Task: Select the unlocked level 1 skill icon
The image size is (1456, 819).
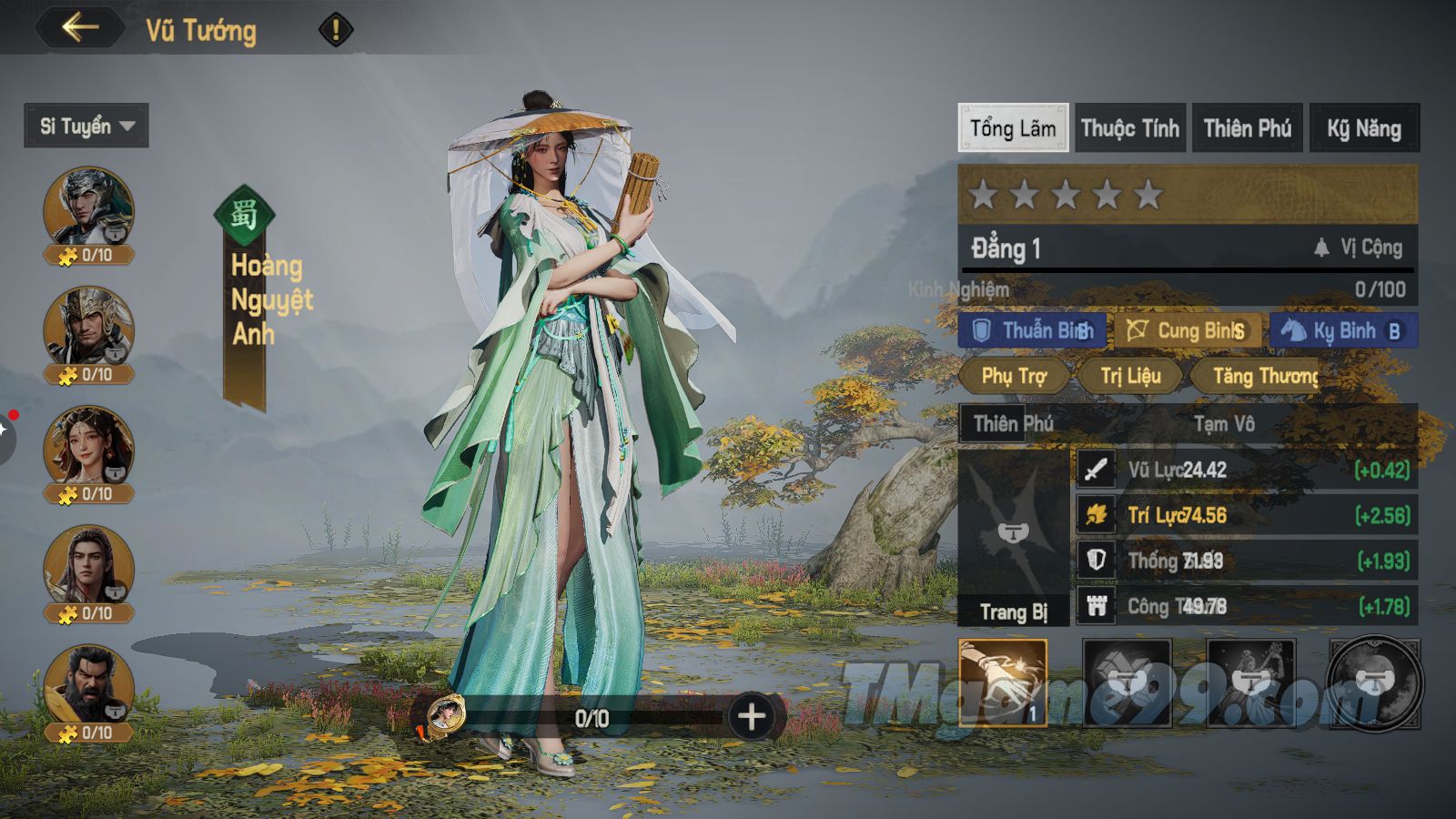Action: coord(1003,682)
